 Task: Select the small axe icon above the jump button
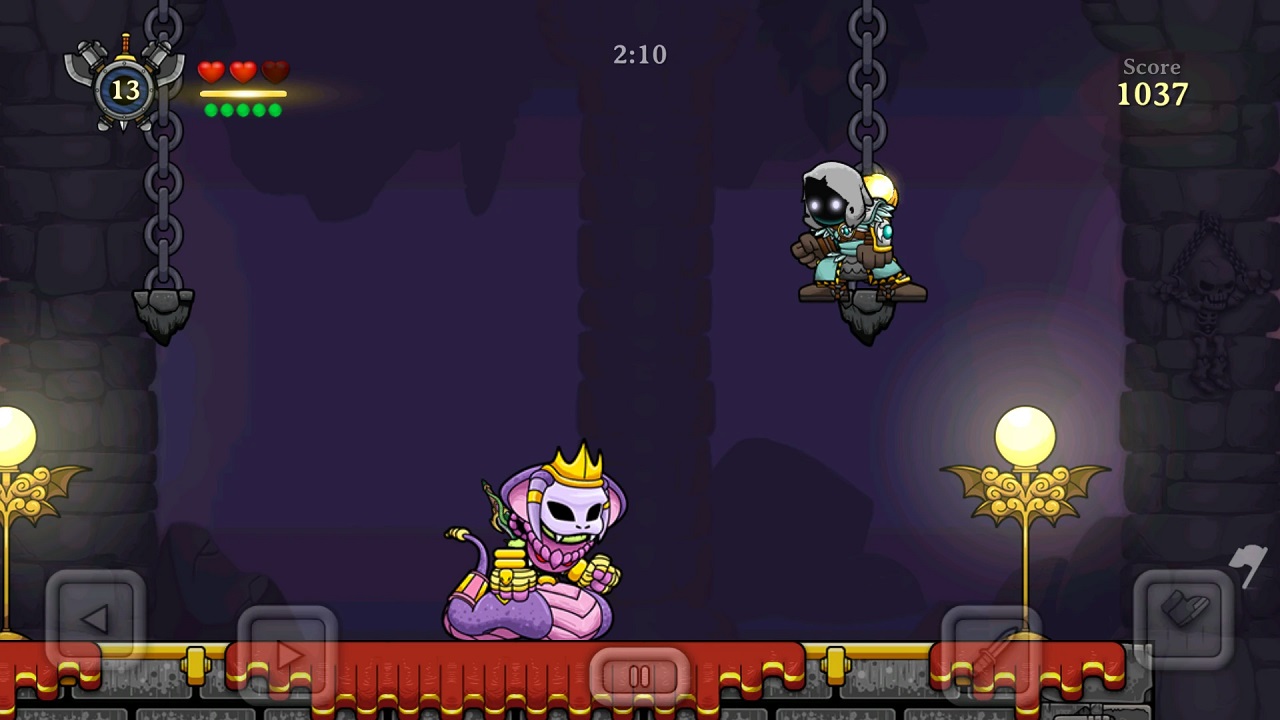pos(1245,568)
